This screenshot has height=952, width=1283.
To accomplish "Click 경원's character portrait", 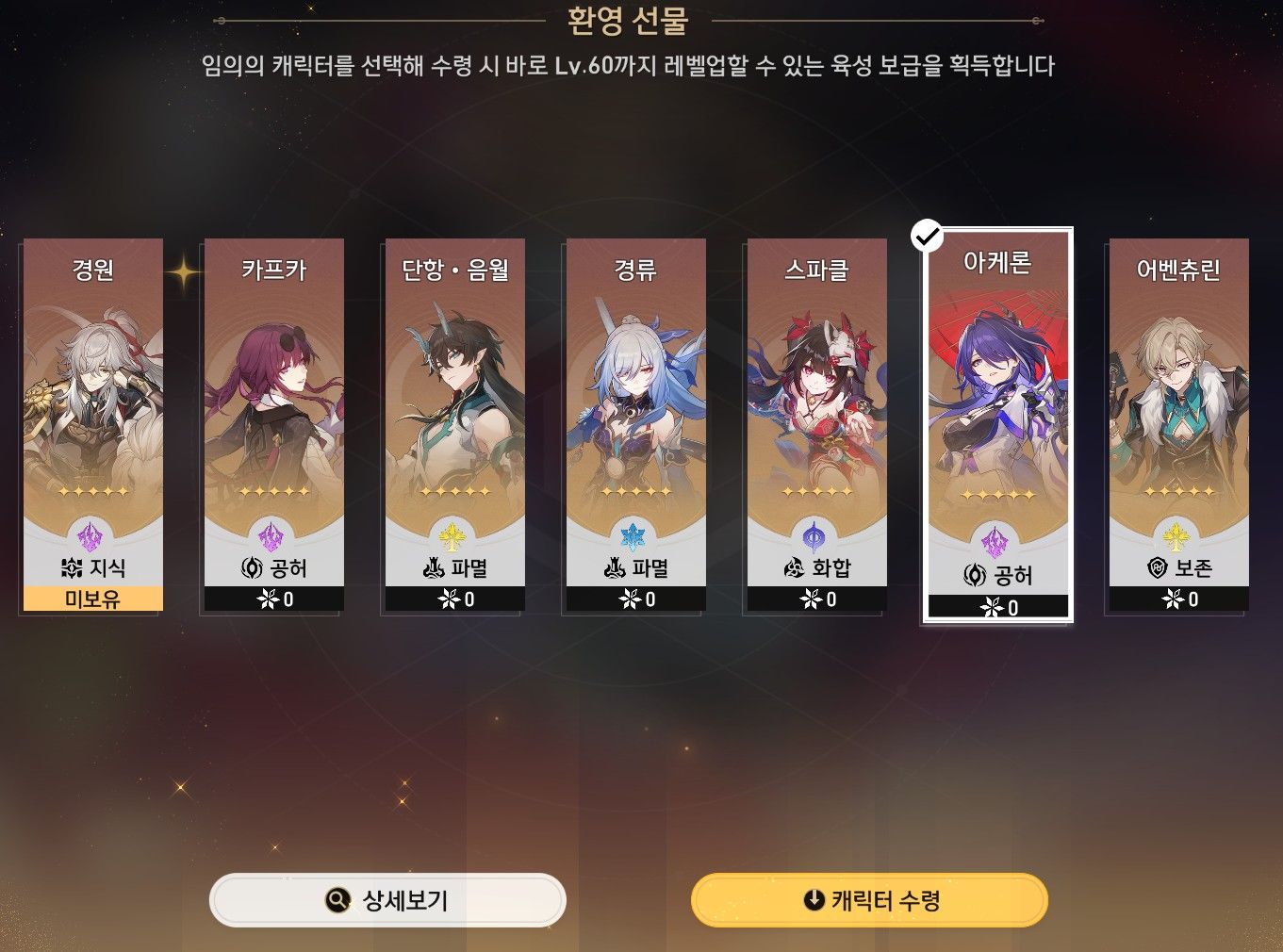I will 91,386.
